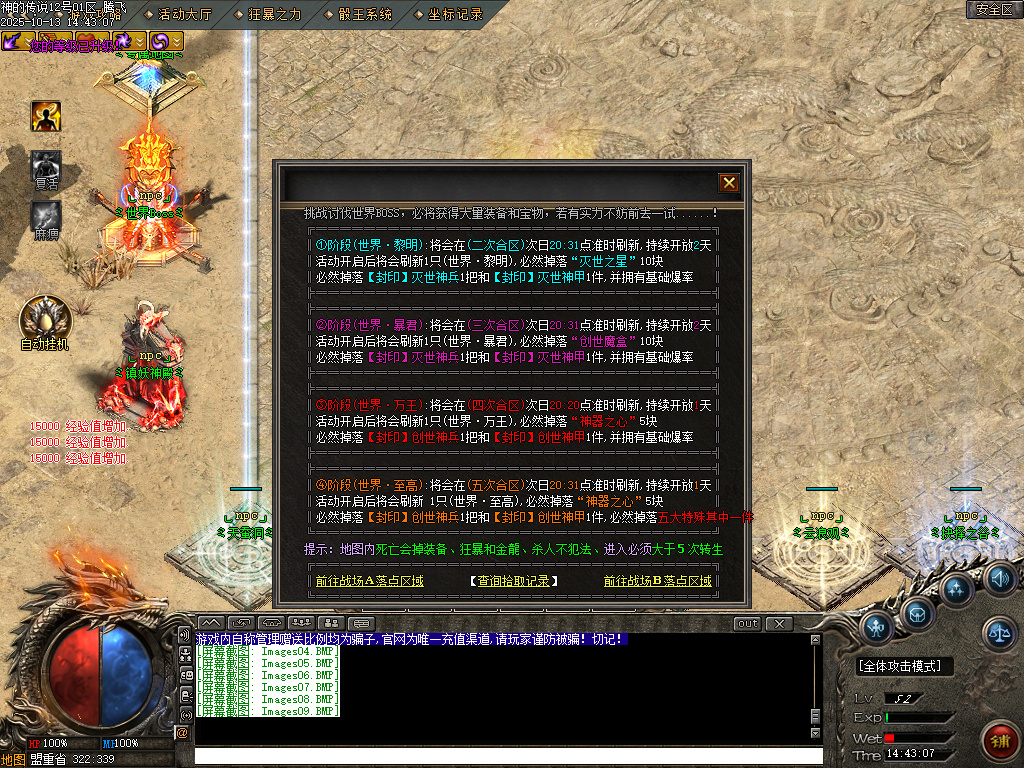Go to battlefield A landing zone
Screen dimensions: 1024x768
(369, 581)
